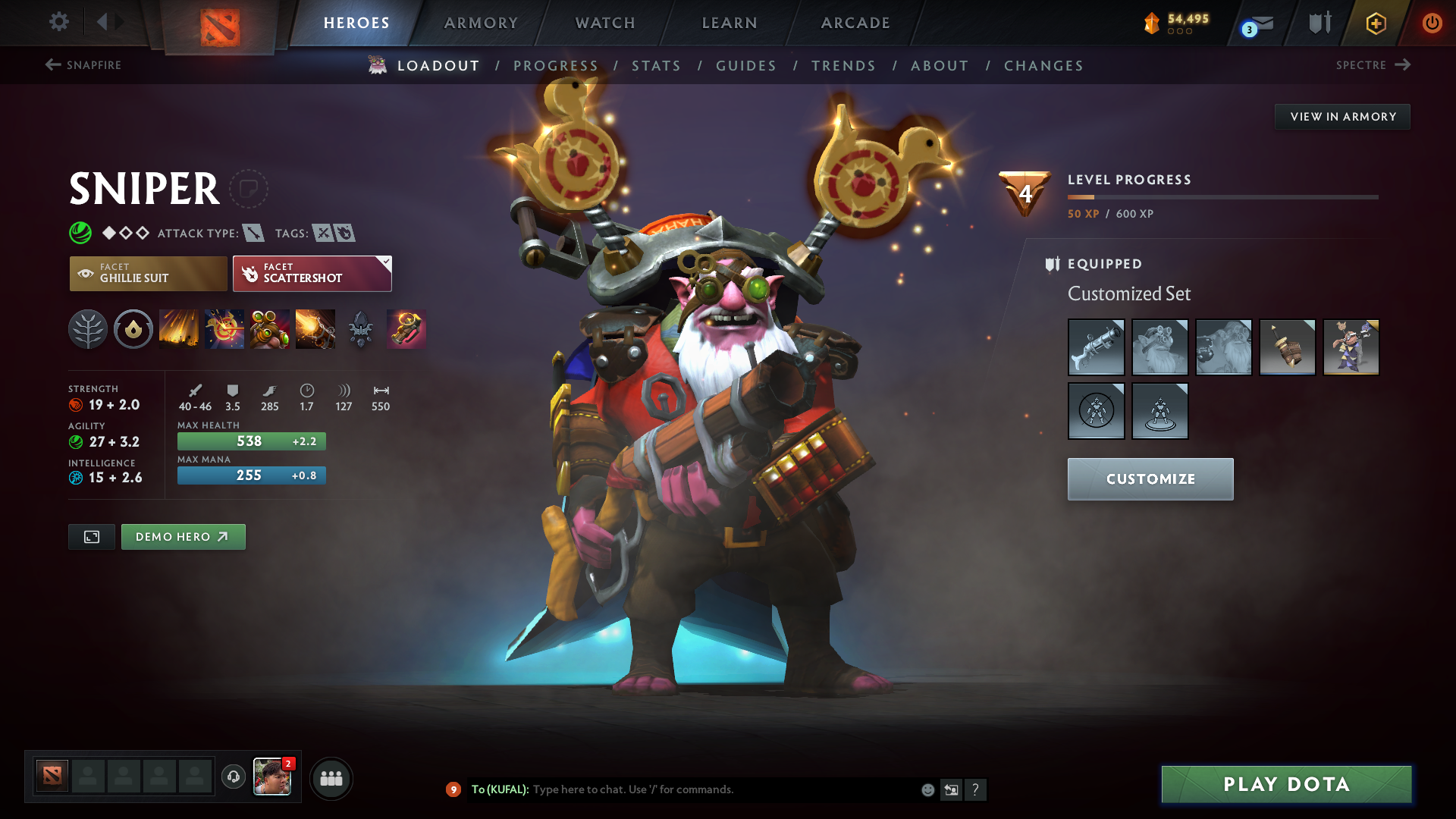Open the emoticon picker beside the chat input
Viewport: 1456px width, 819px height.
927,789
